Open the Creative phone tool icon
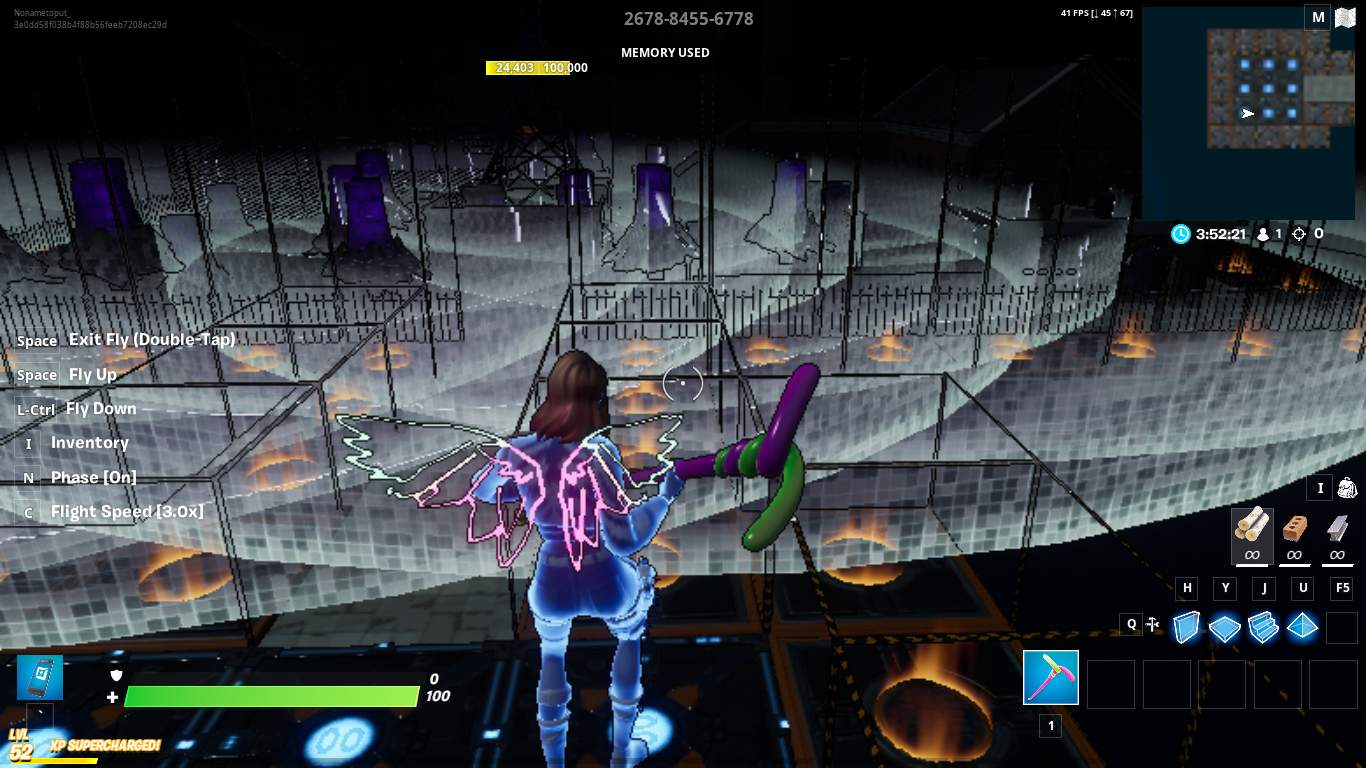The height and width of the screenshot is (768, 1366). click(x=40, y=677)
